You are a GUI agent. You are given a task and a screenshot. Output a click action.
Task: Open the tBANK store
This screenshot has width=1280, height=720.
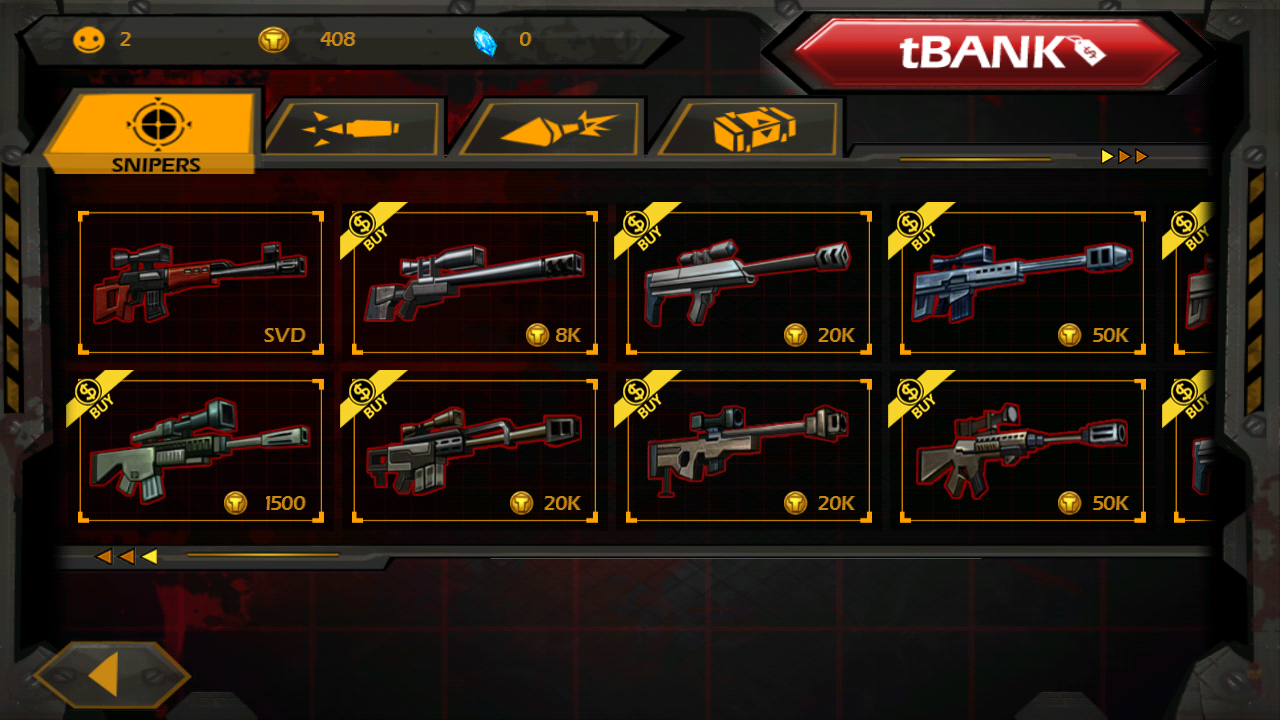point(988,53)
